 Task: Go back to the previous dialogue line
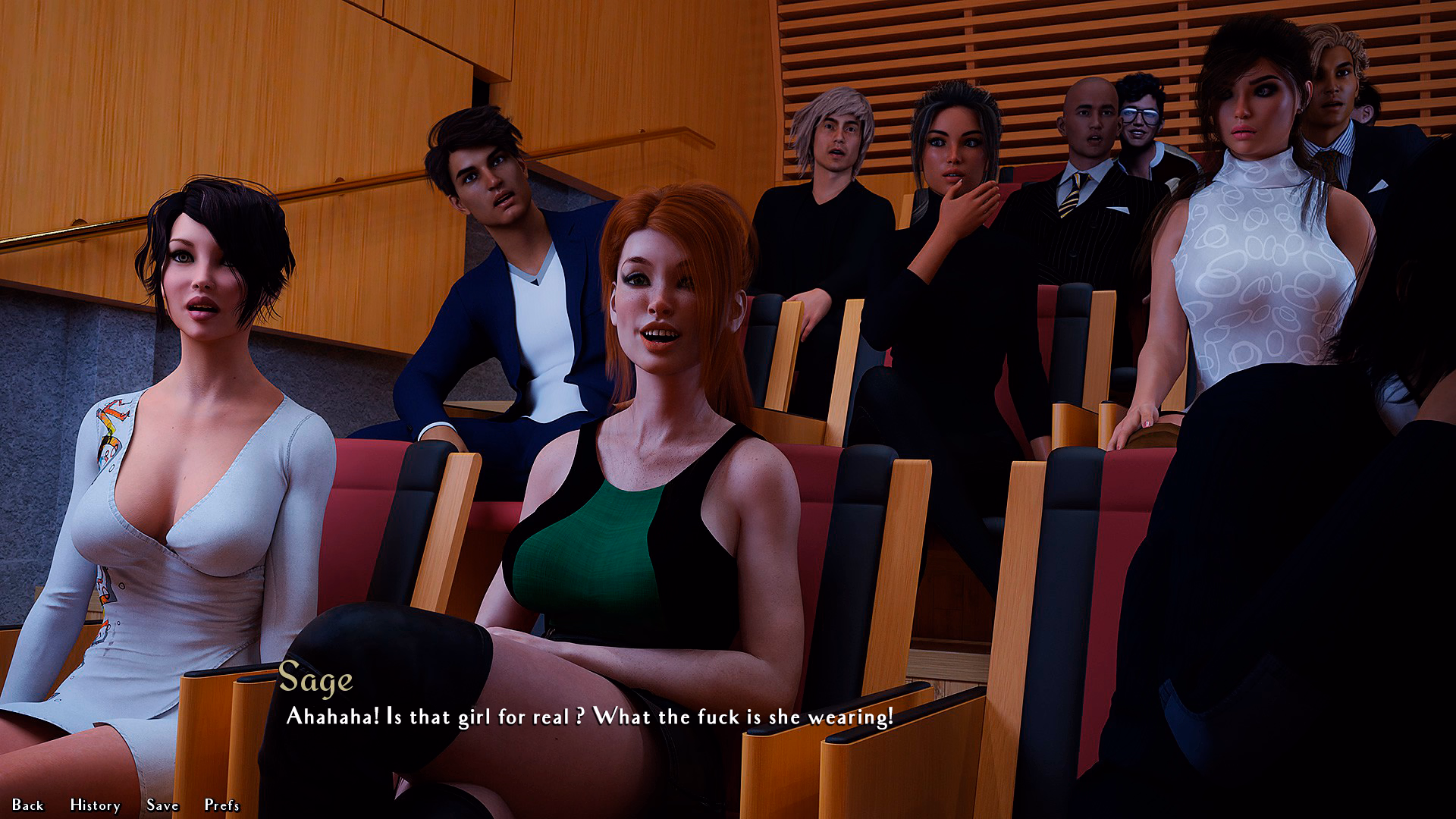[x=28, y=805]
